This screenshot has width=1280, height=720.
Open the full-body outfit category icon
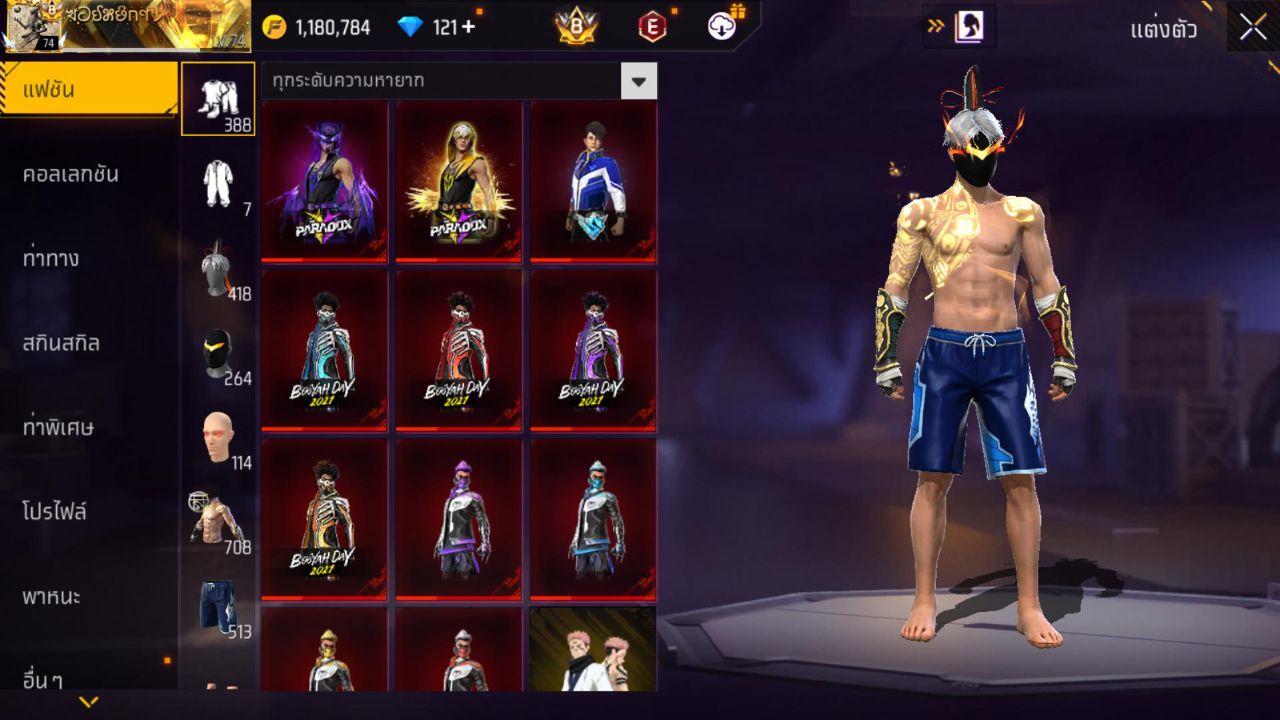pos(218,185)
